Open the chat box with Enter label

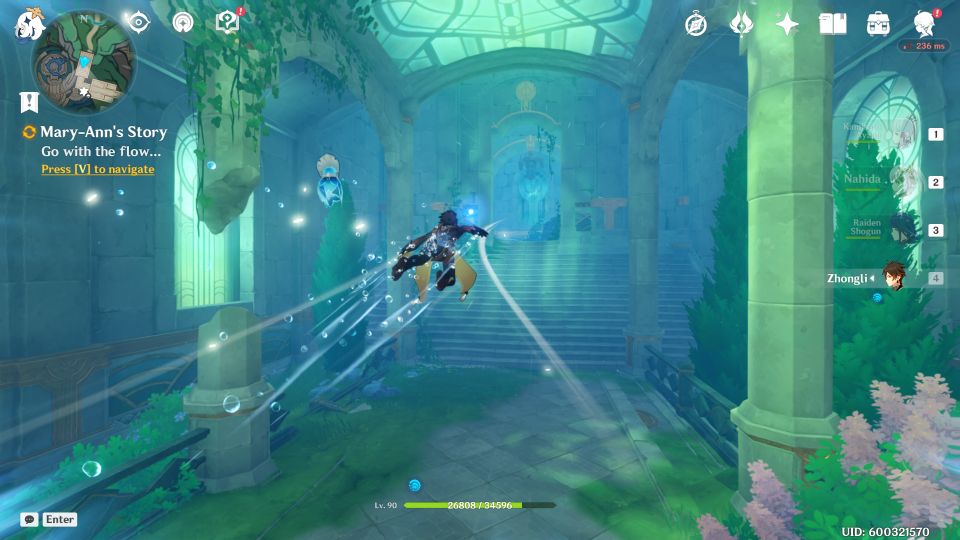[49, 519]
